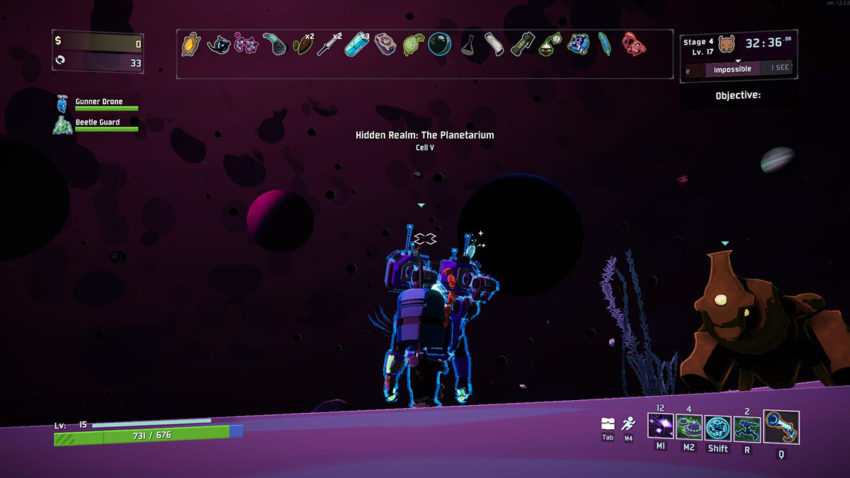The image size is (850, 478).
Task: Select the pink cluster item icon
Action: (x=245, y=45)
